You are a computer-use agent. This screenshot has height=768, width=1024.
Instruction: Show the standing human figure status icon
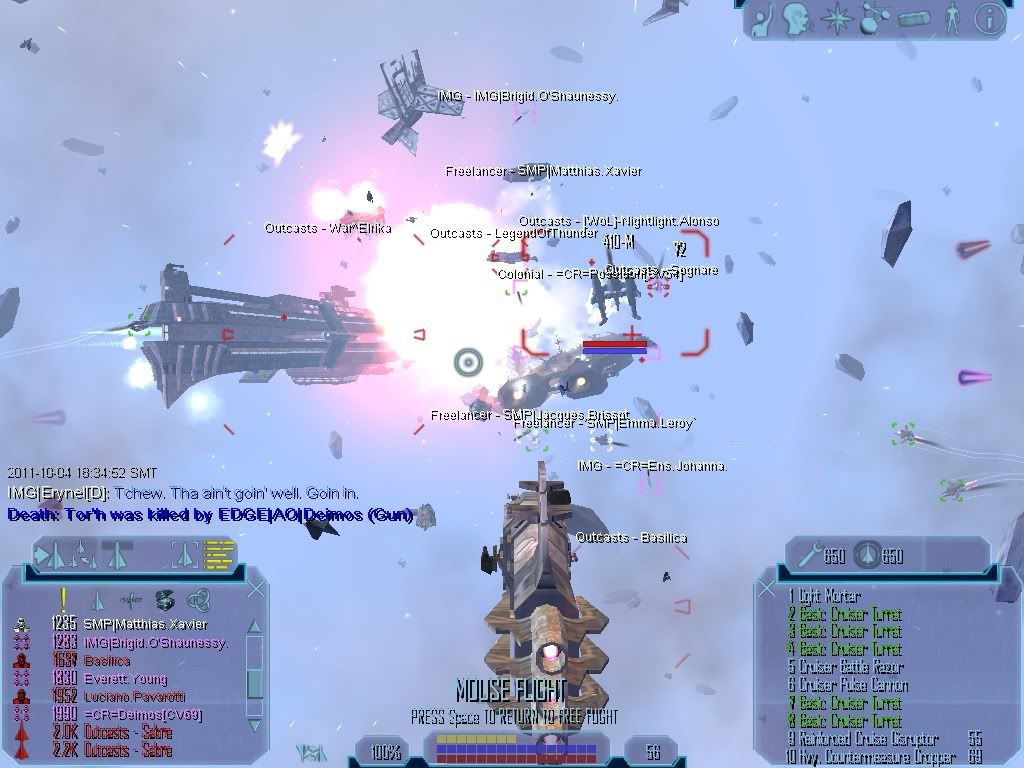[x=953, y=20]
